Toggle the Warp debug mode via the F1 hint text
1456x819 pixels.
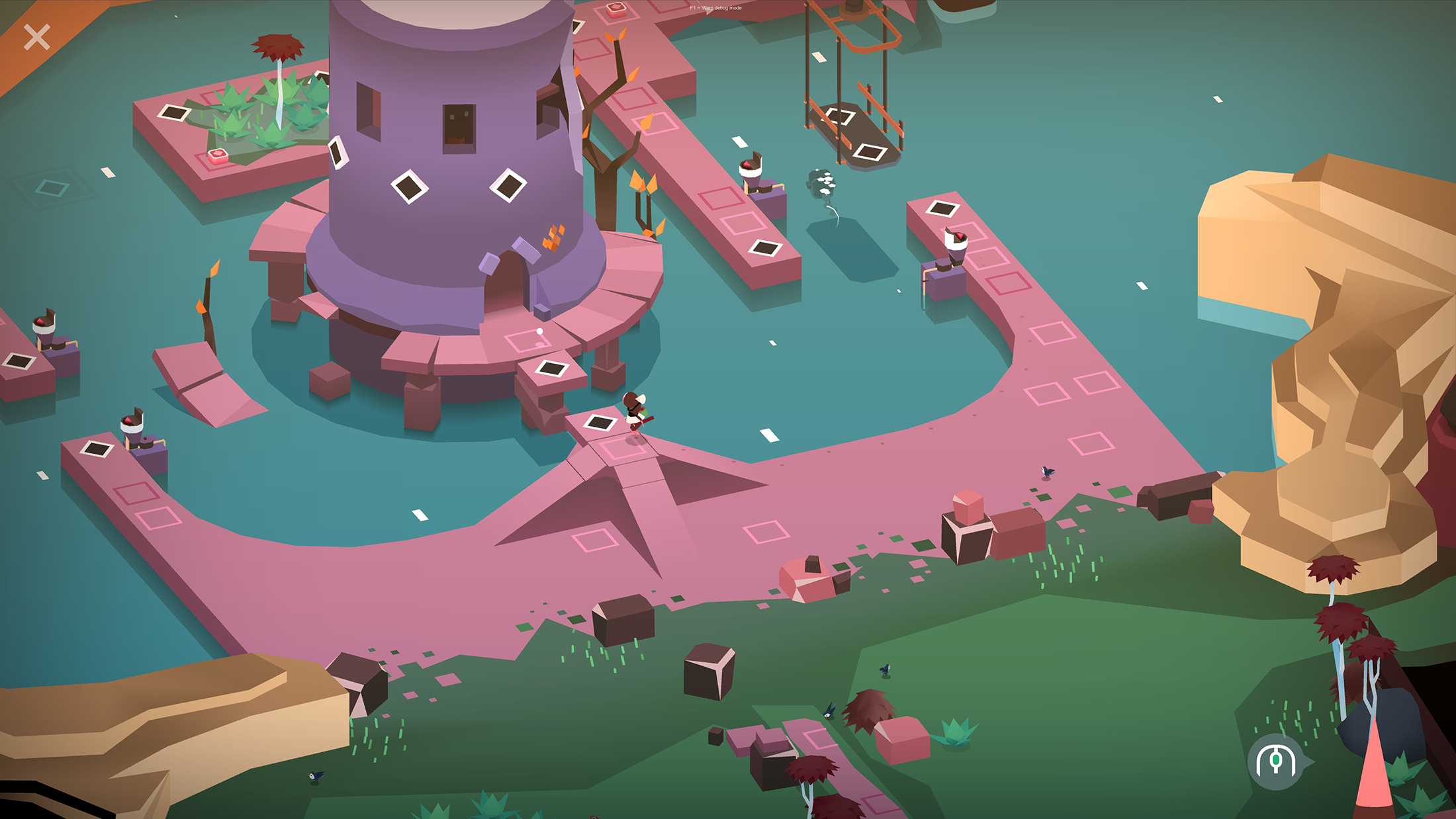click(x=715, y=9)
